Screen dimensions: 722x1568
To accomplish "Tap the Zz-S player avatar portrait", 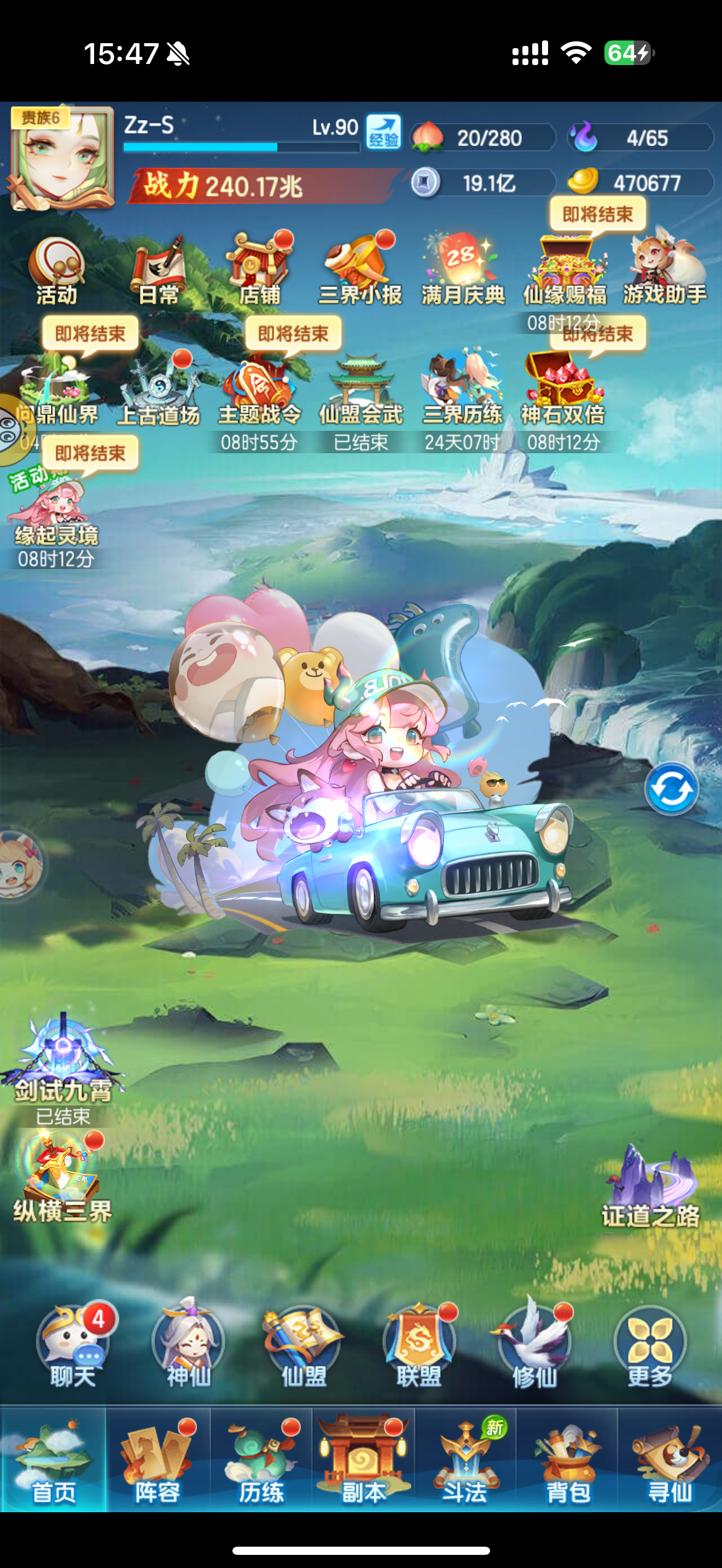I will tap(61, 157).
